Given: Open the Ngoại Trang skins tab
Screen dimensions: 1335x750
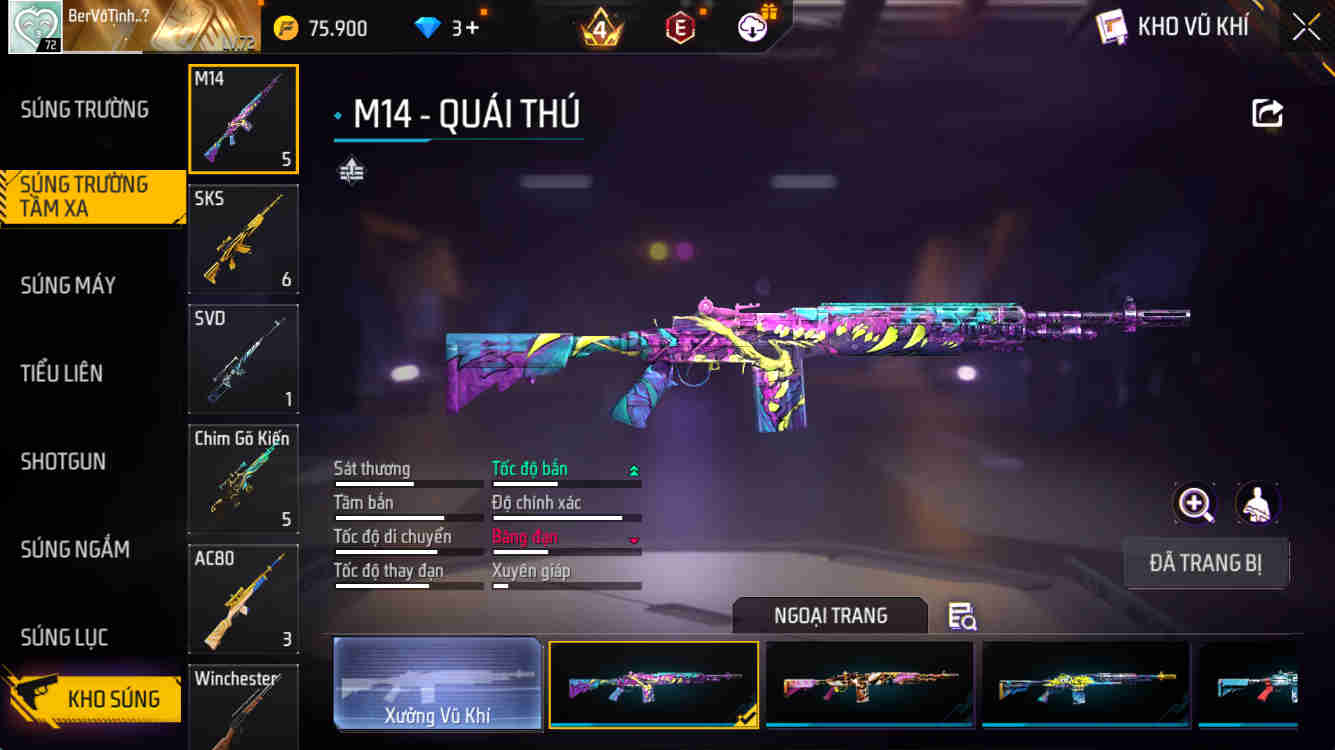Looking at the screenshot, I should (830, 615).
